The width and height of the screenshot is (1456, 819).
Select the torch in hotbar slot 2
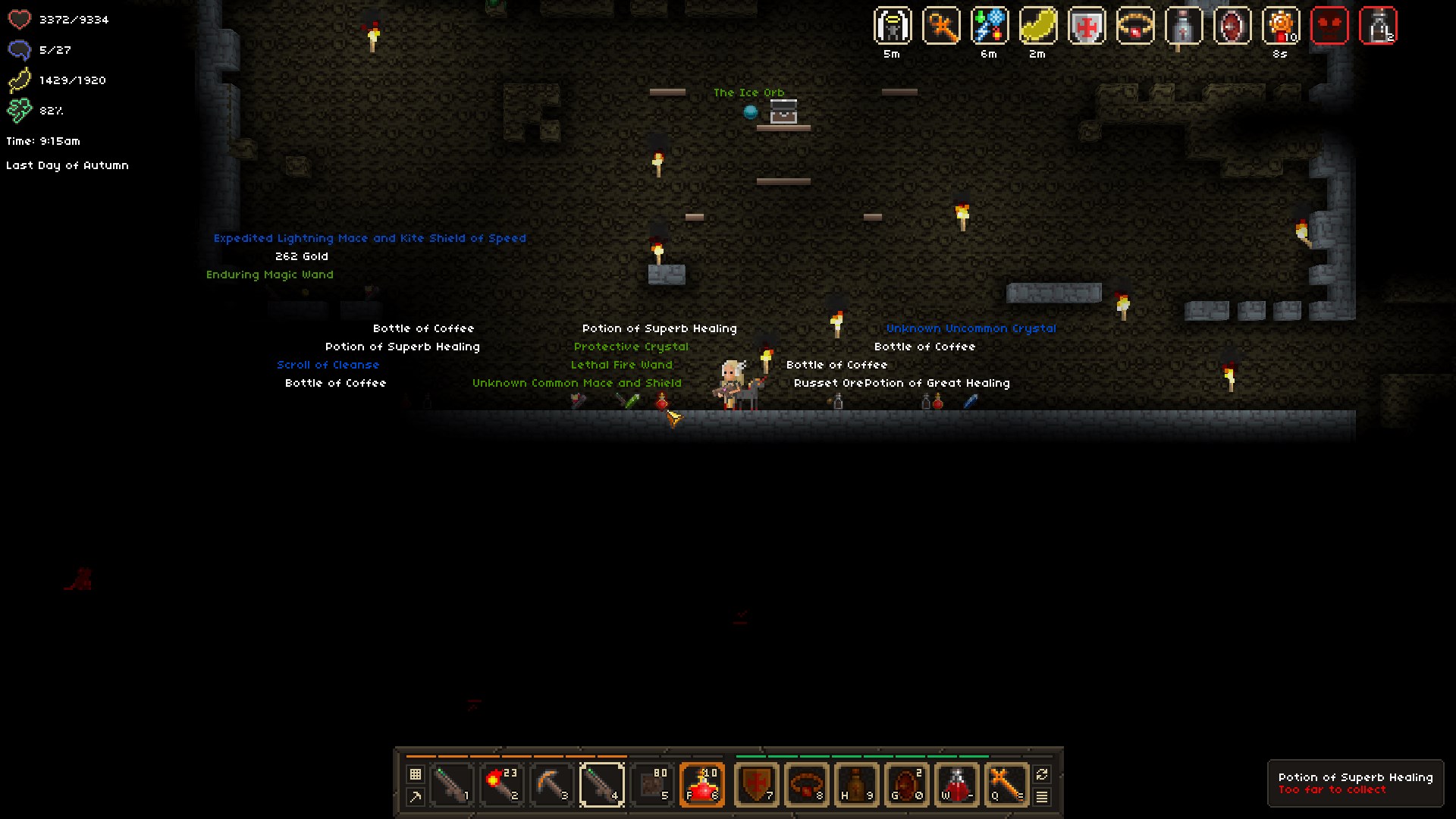pyautogui.click(x=500, y=783)
